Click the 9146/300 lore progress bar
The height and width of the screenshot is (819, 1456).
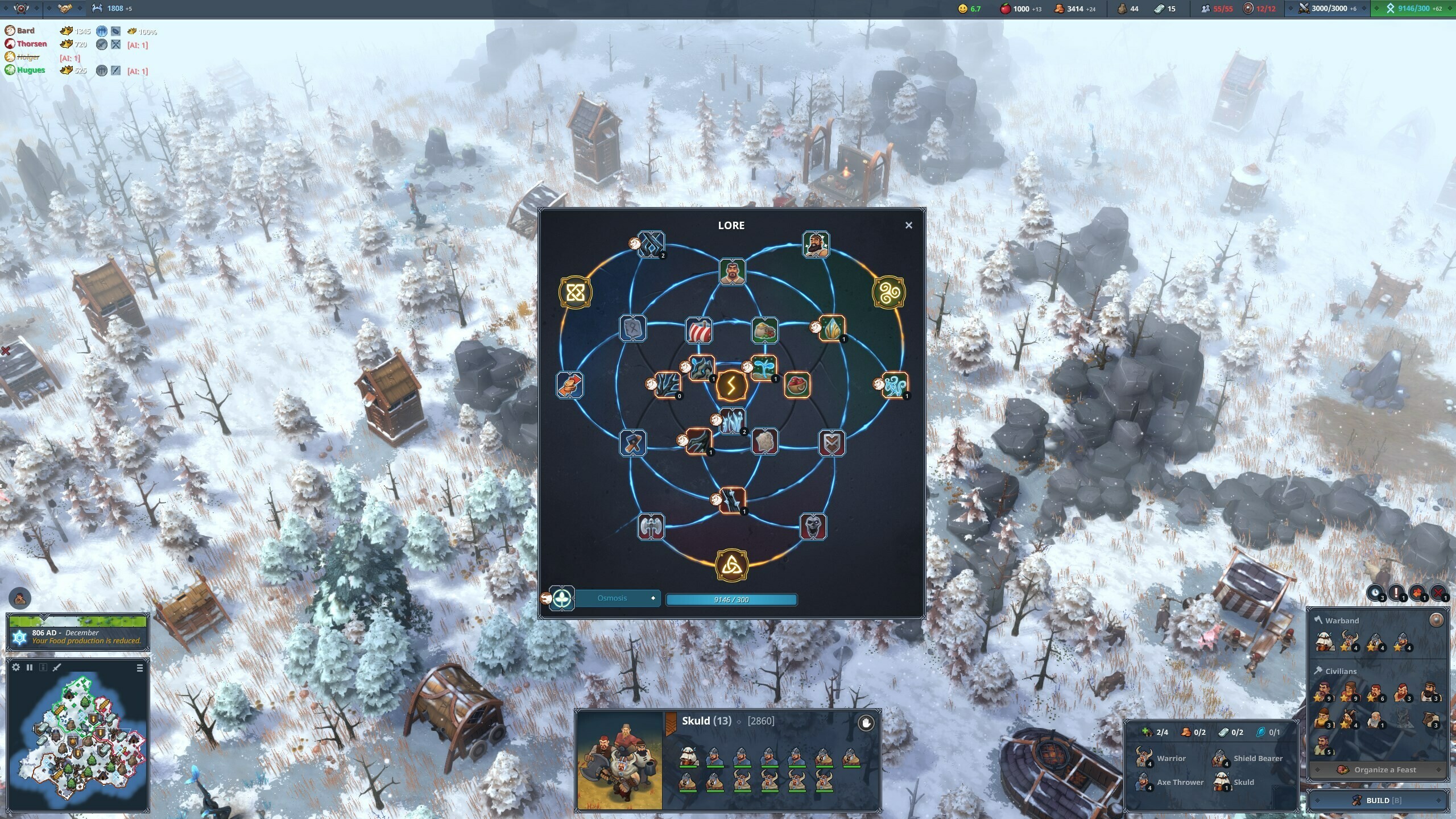[x=732, y=599]
